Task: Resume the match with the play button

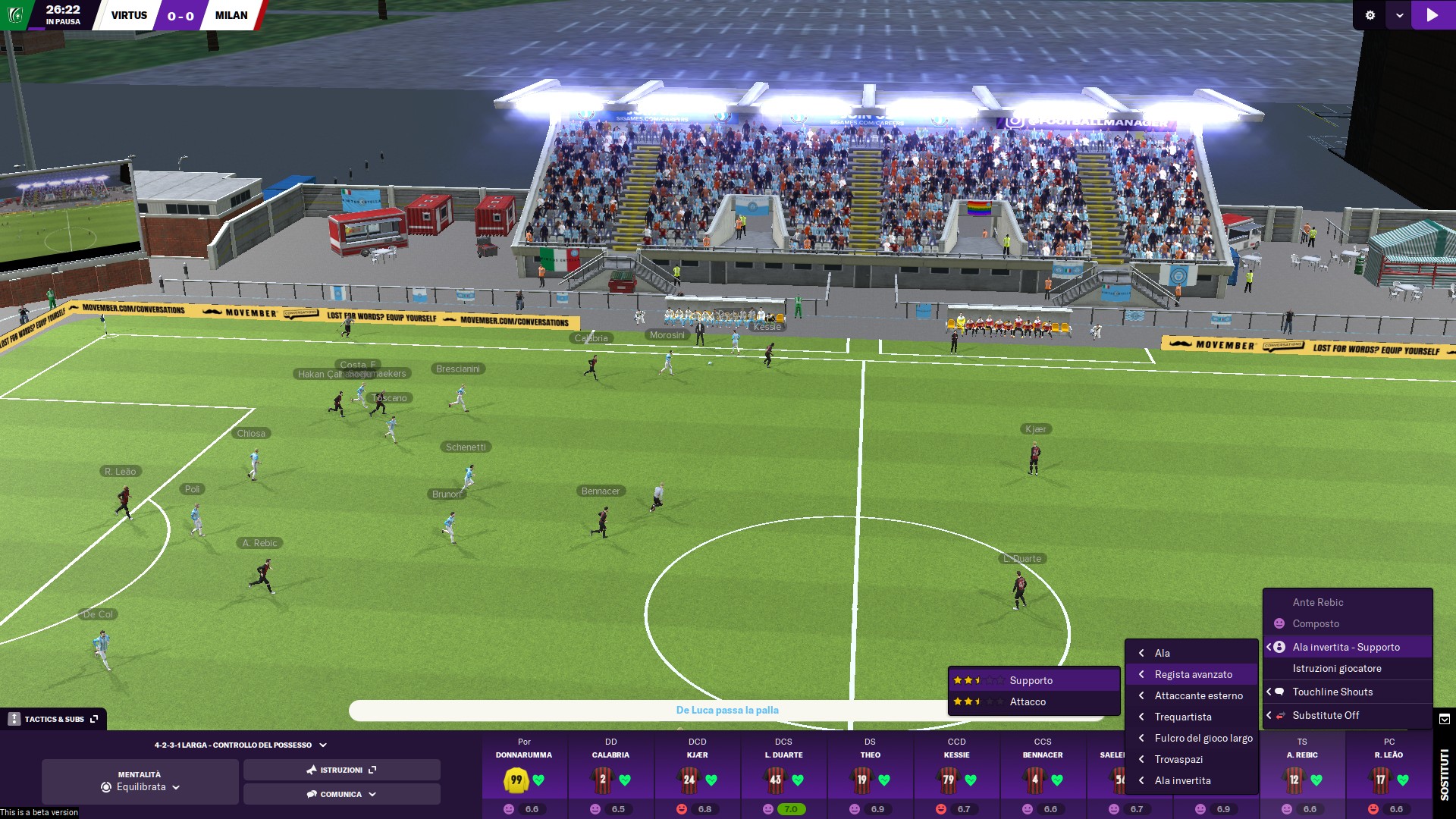Action: tap(1432, 15)
